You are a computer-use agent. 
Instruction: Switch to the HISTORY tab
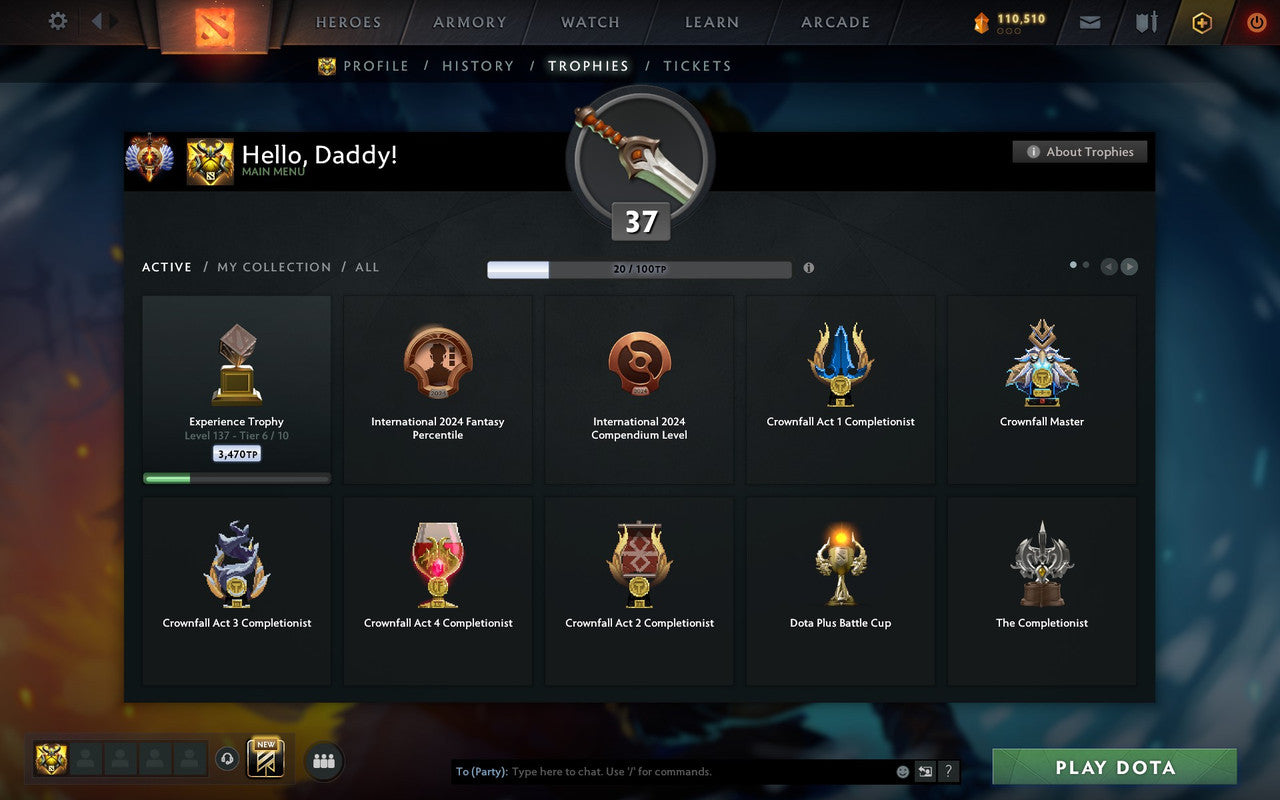pos(478,66)
